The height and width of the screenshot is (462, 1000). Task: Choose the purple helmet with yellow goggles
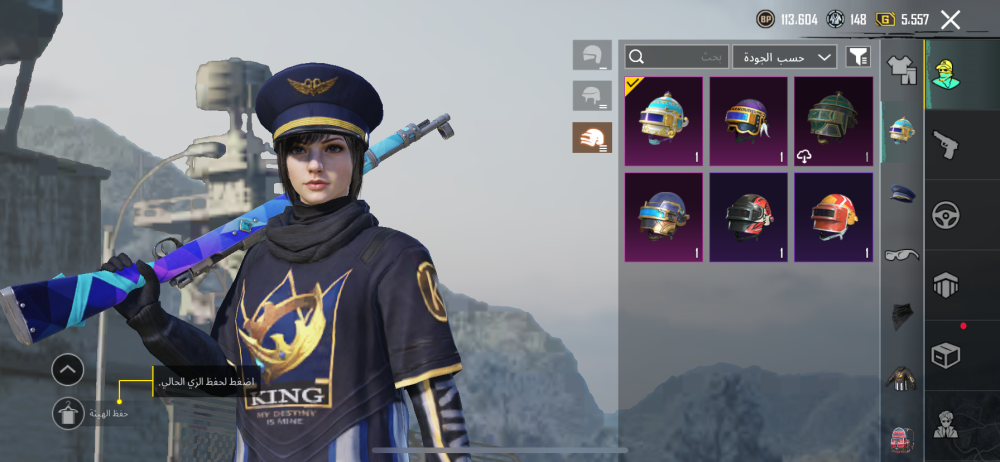(x=748, y=121)
